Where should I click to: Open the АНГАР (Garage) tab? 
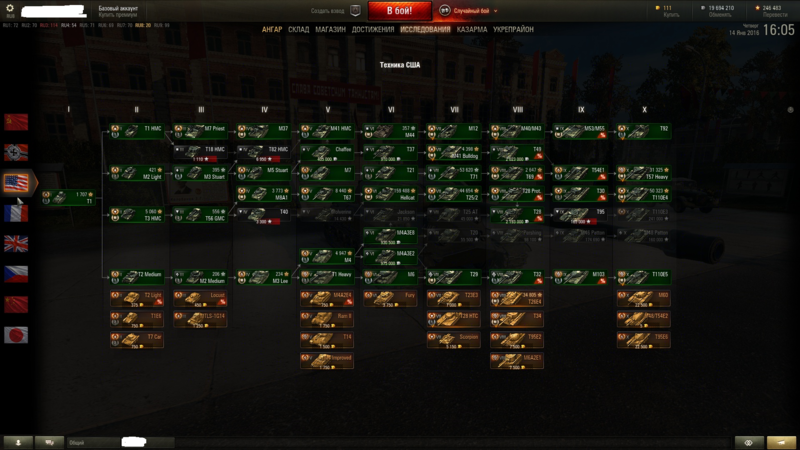(x=272, y=30)
